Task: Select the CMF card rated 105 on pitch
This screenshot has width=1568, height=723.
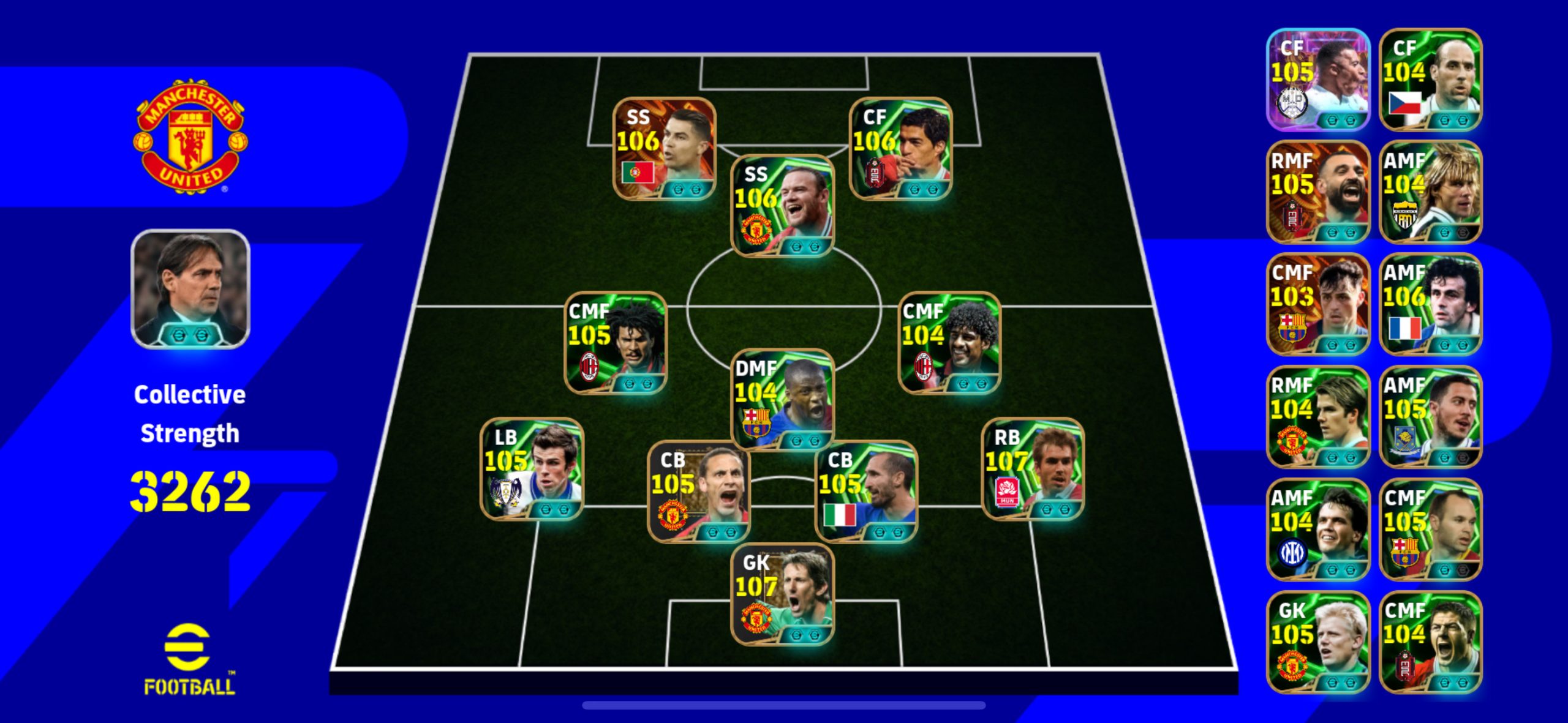Action: click(x=615, y=343)
